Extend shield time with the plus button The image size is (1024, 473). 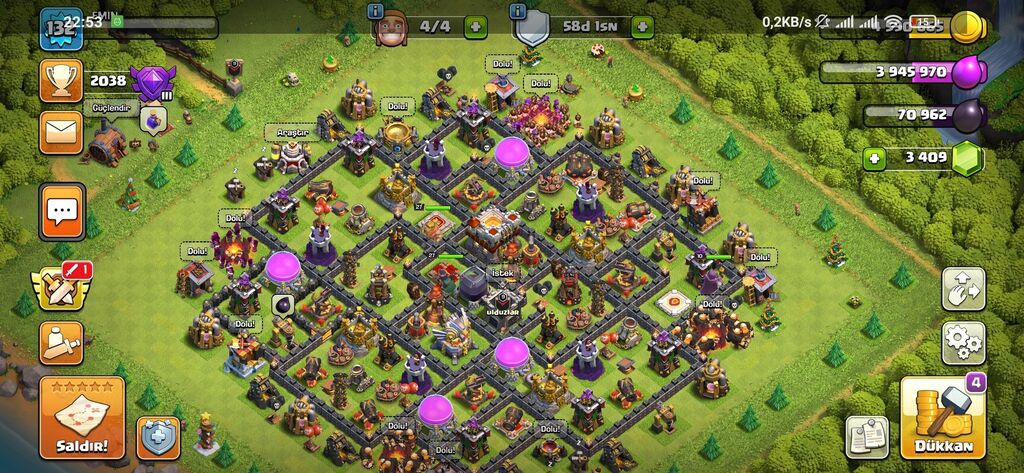641,27
